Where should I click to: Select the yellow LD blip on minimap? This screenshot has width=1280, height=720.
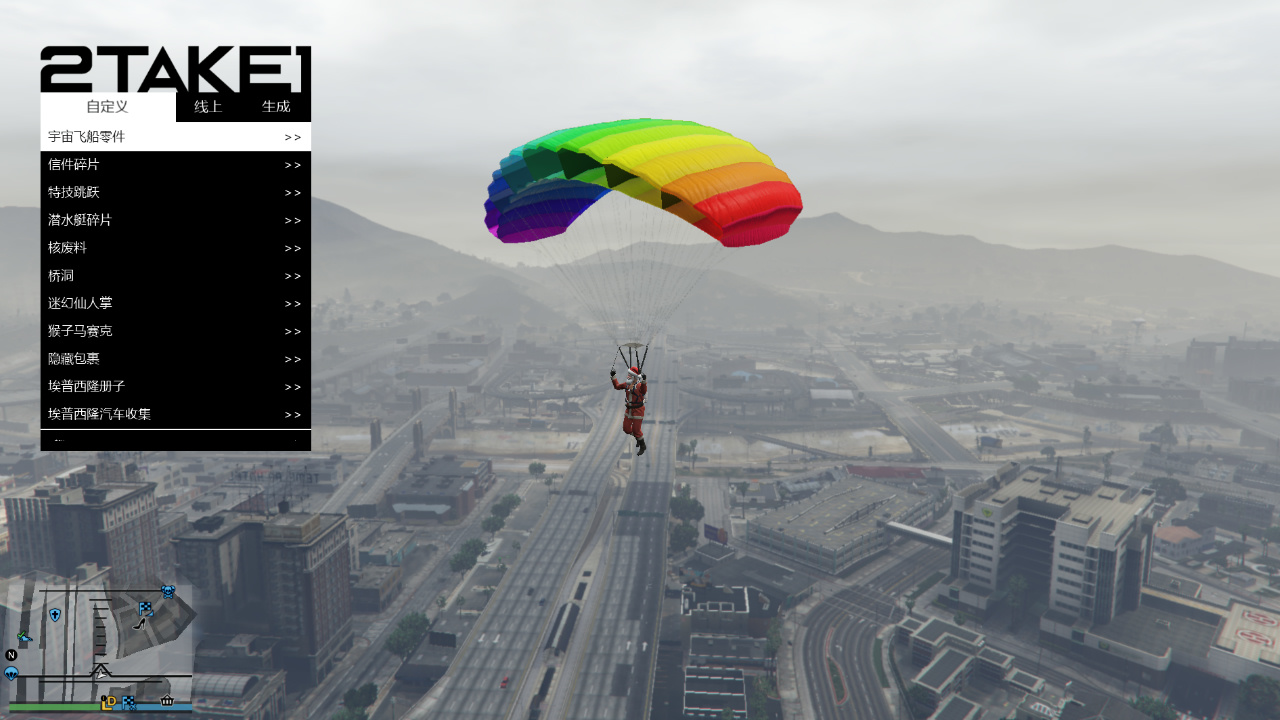coord(109,702)
